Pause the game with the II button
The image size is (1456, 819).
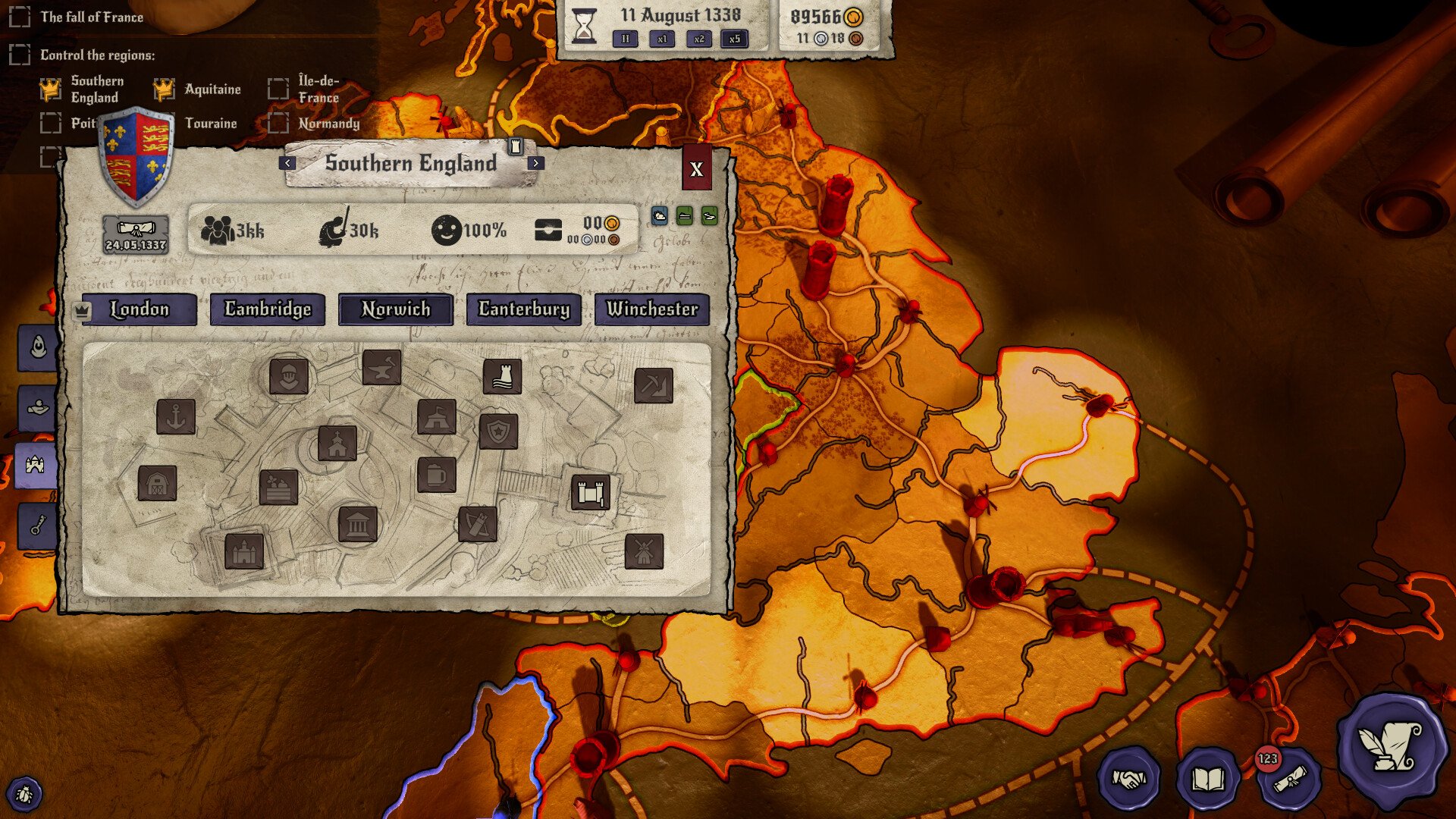click(624, 39)
